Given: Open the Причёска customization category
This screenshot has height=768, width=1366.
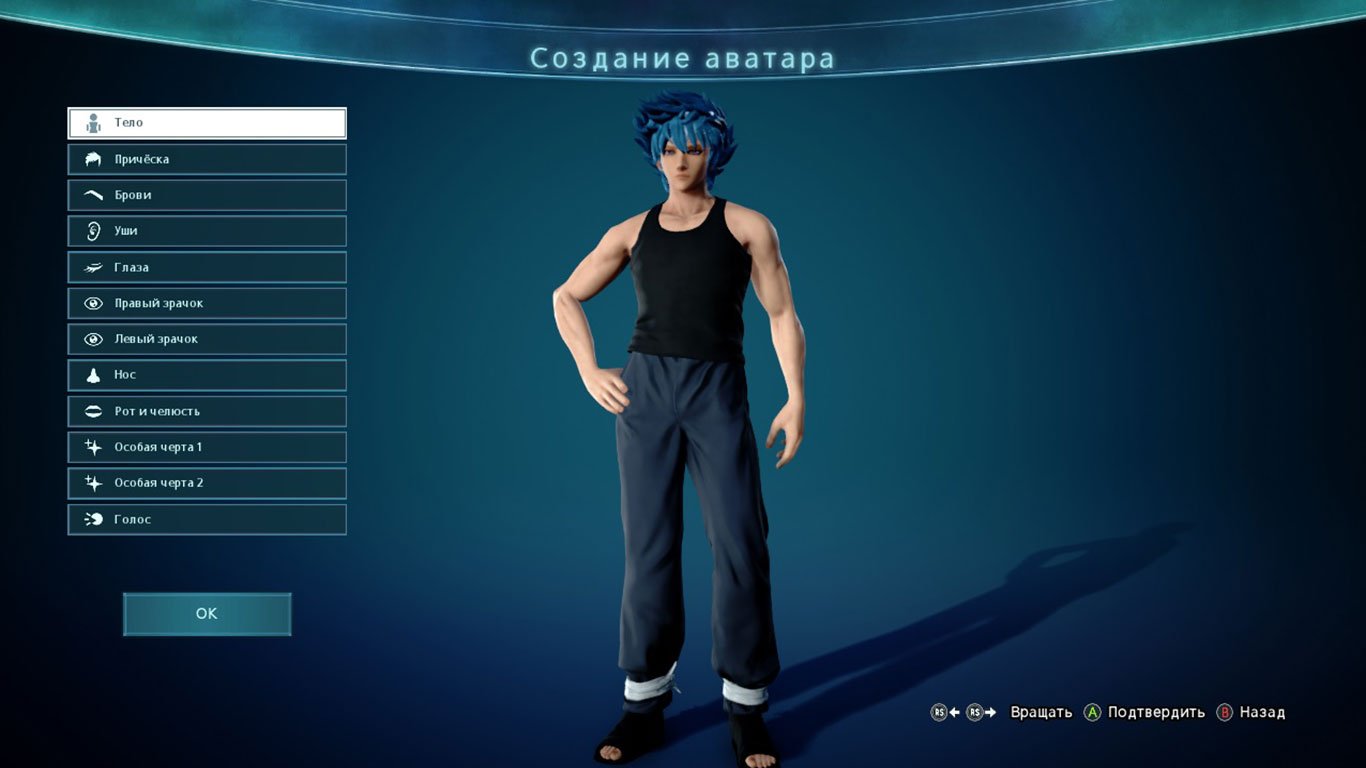Looking at the screenshot, I should (207, 158).
